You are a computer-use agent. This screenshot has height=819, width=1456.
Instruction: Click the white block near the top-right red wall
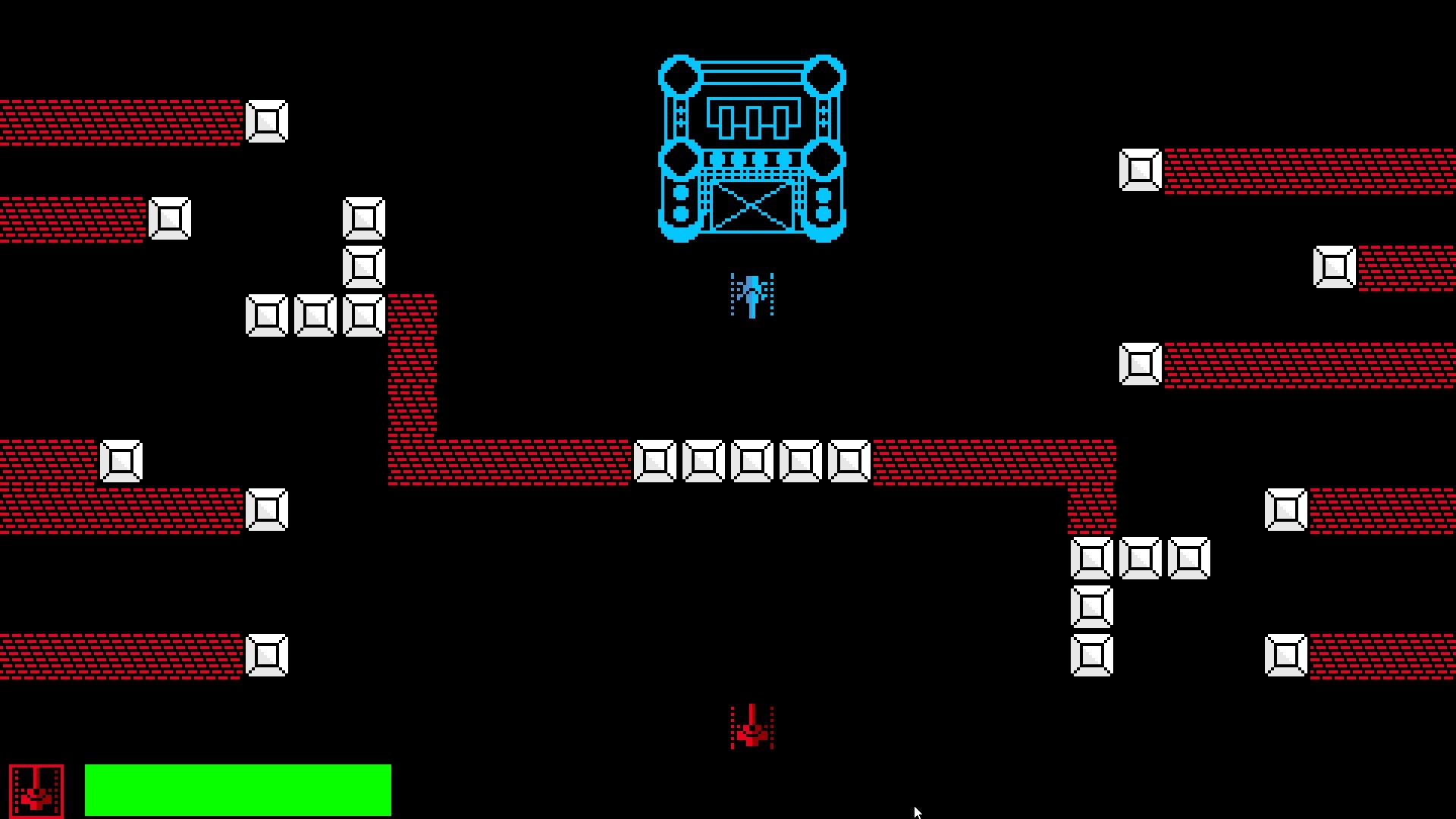click(1139, 171)
